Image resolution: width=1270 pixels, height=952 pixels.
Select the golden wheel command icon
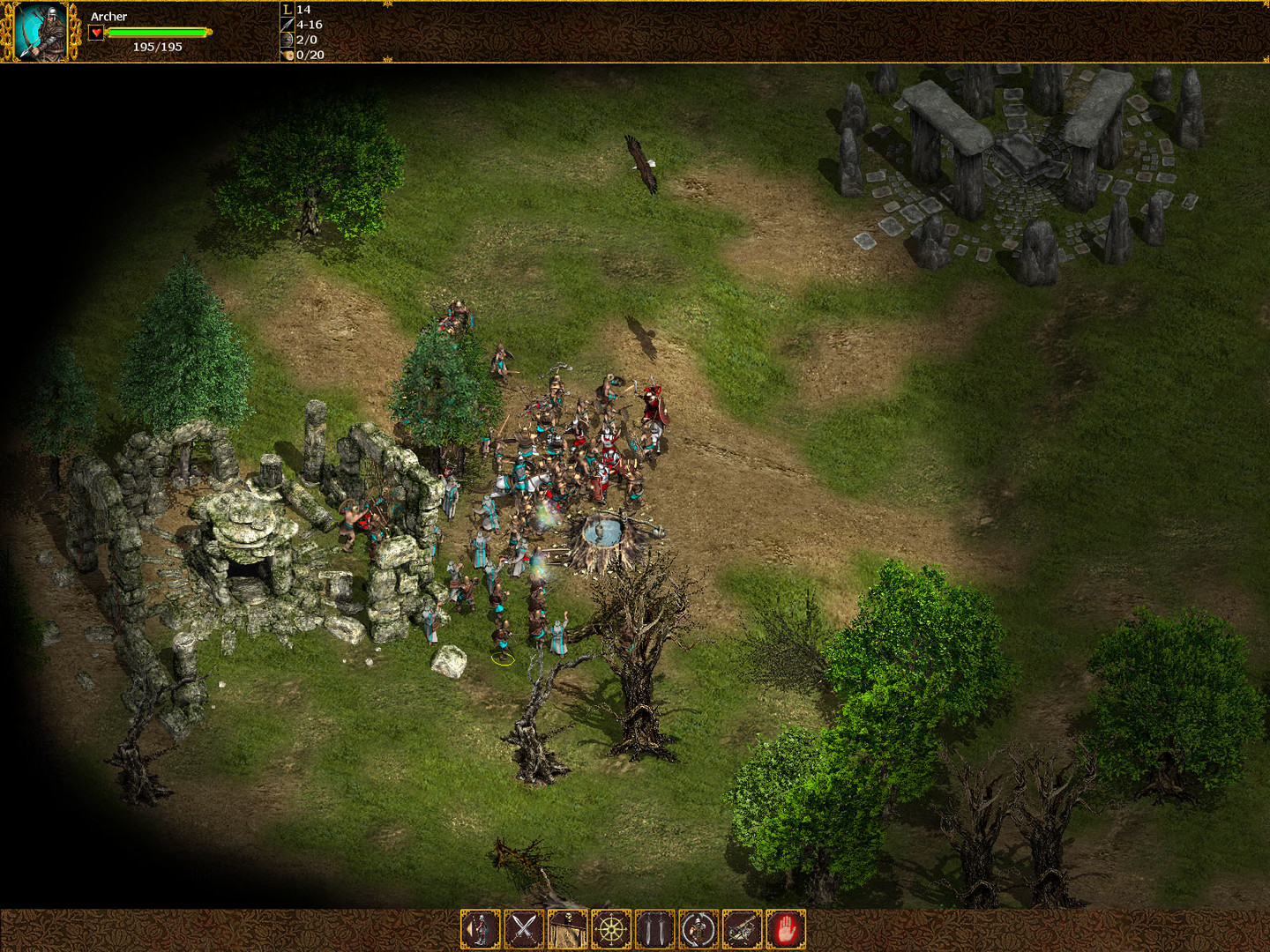[611, 929]
